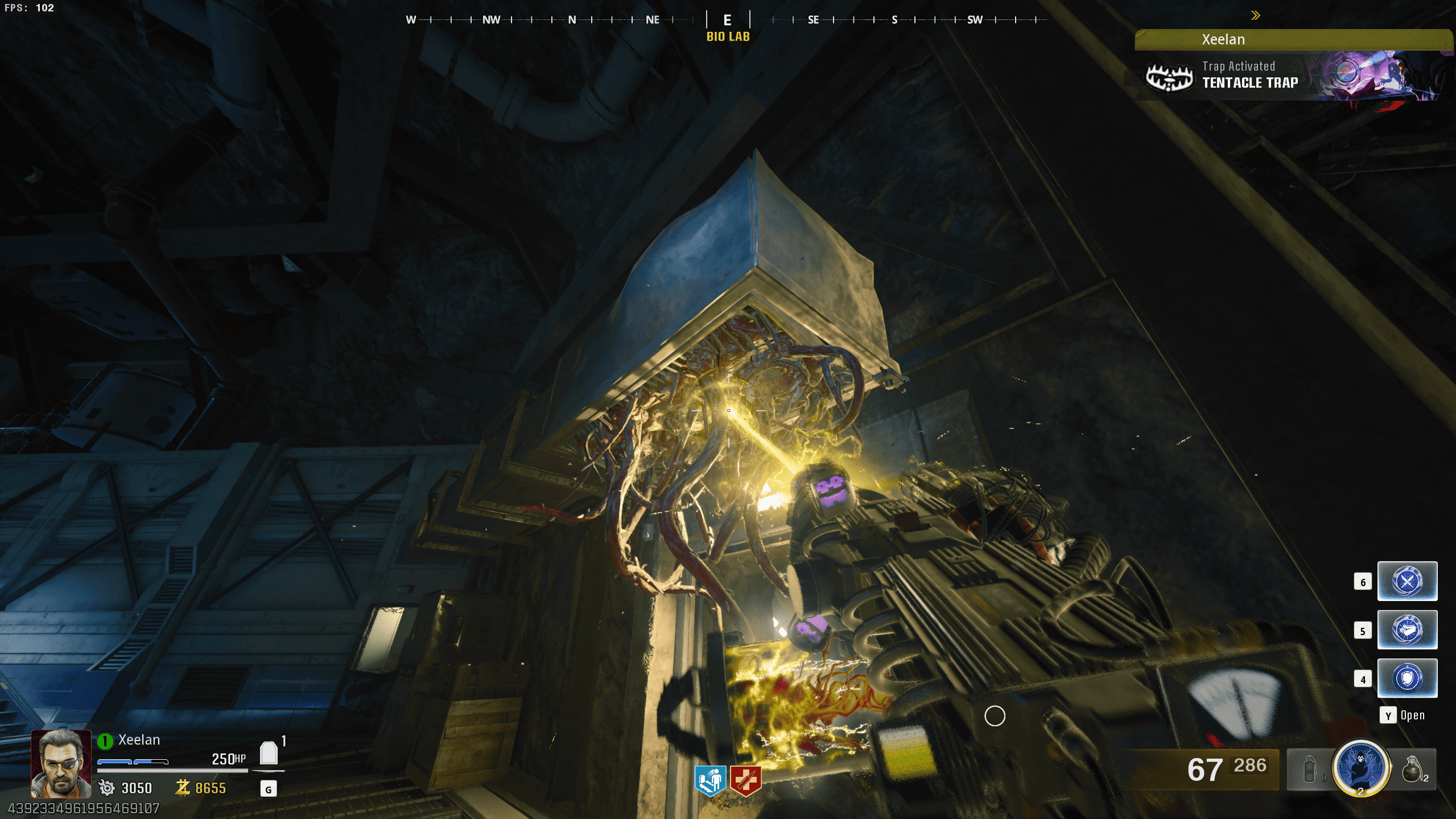Select the white armor plate icon
The image size is (1456, 819).
(269, 754)
